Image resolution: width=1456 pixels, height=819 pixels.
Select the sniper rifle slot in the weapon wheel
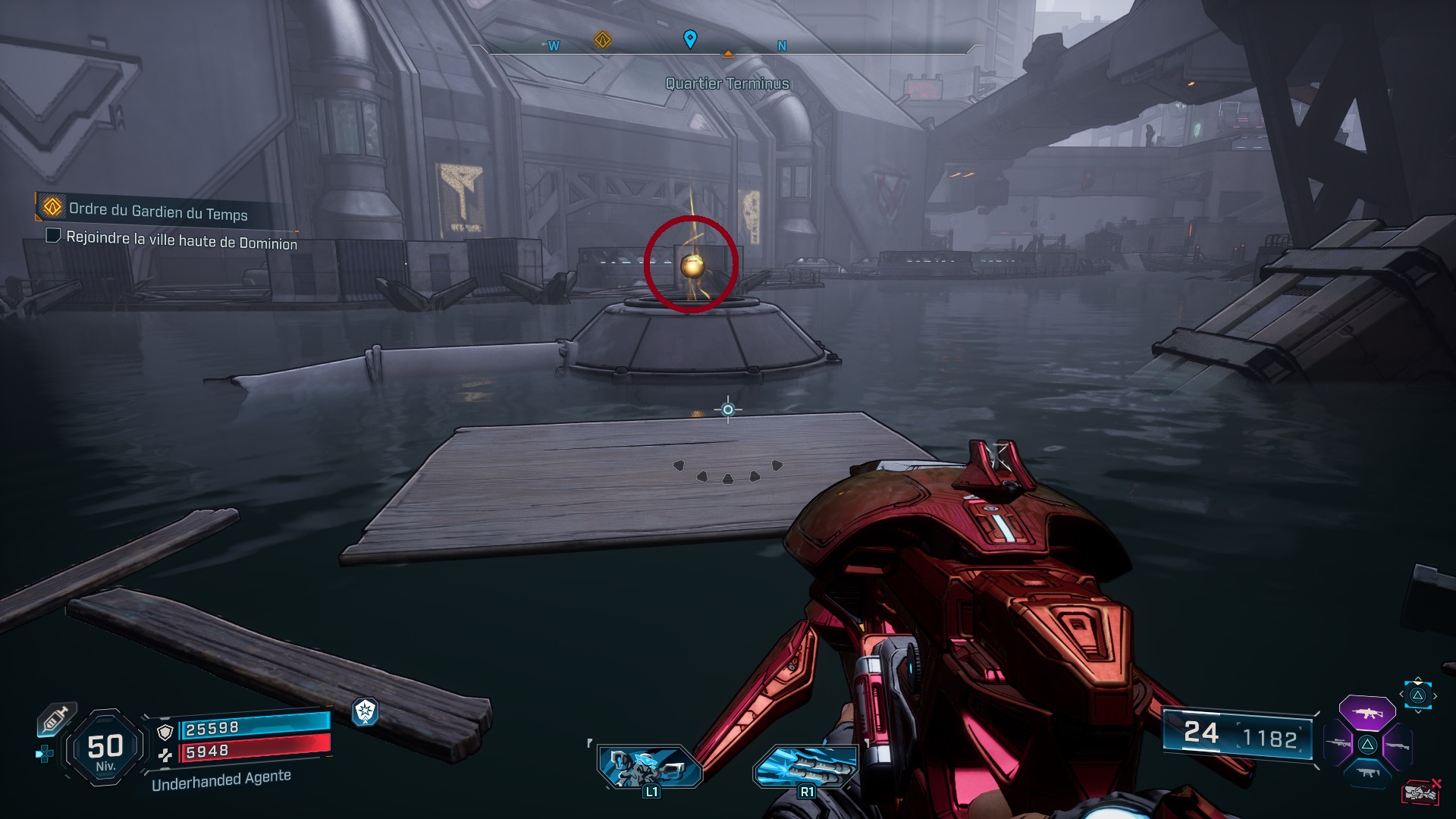1338,742
